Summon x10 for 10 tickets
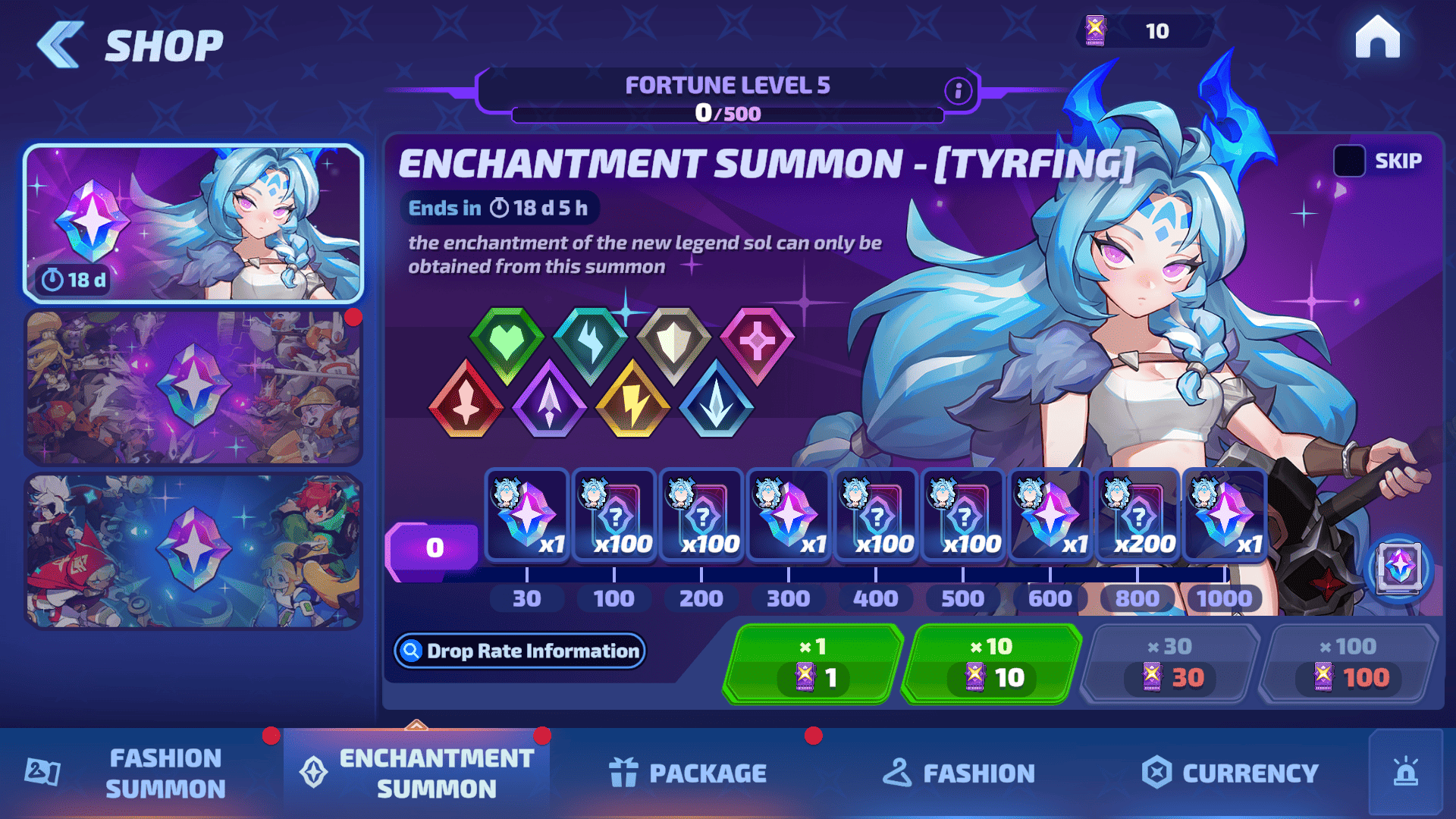This screenshot has width=1456, height=819. click(x=991, y=664)
